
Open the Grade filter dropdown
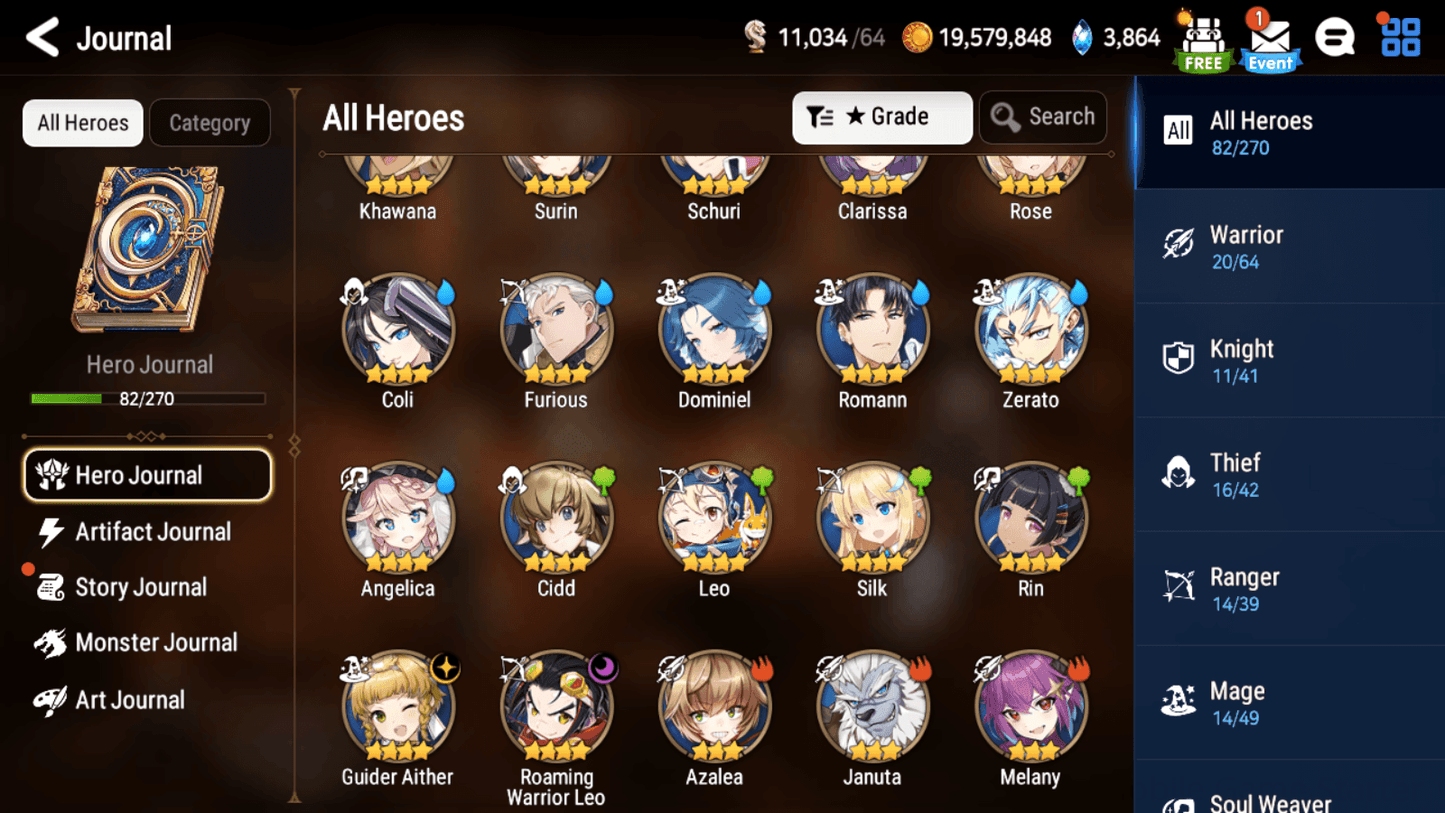882,117
